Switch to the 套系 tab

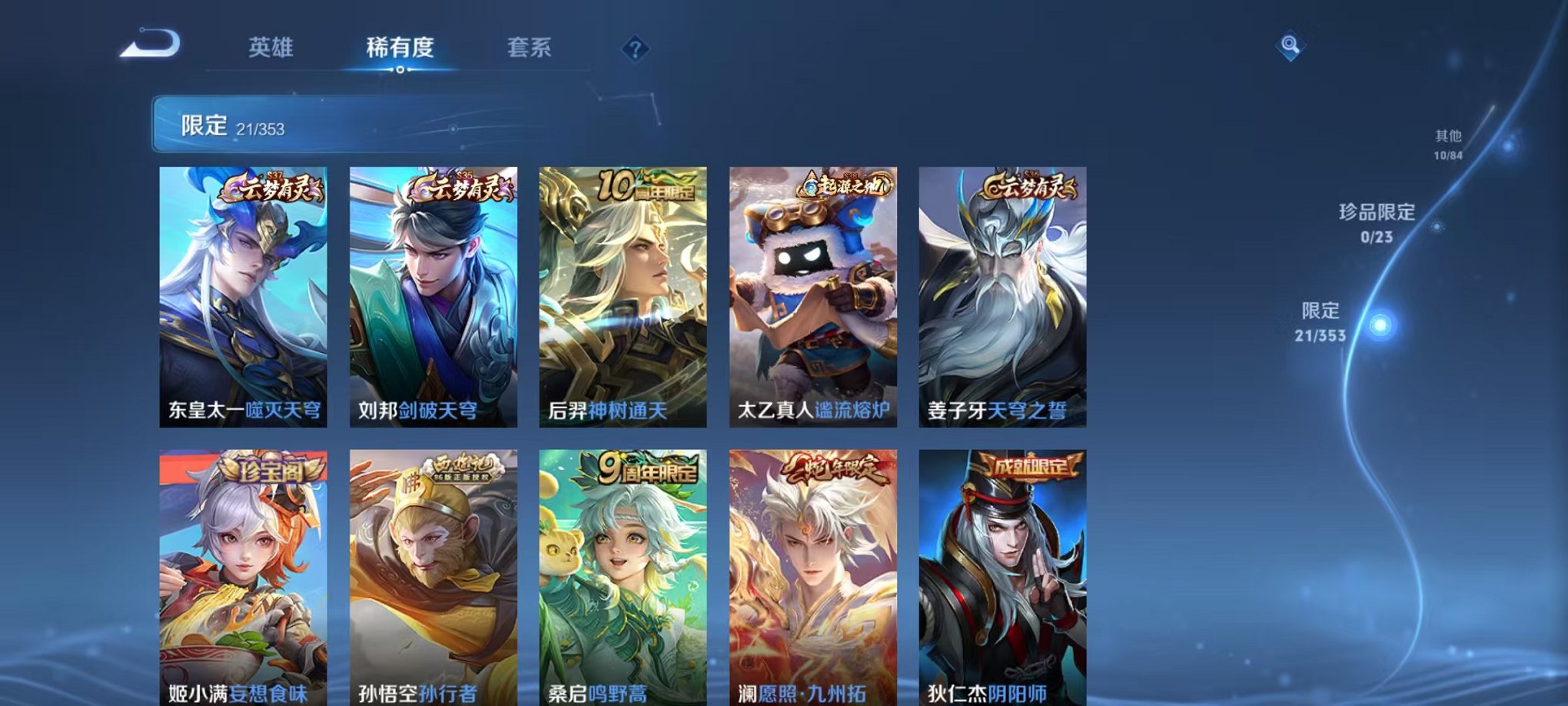[530, 48]
